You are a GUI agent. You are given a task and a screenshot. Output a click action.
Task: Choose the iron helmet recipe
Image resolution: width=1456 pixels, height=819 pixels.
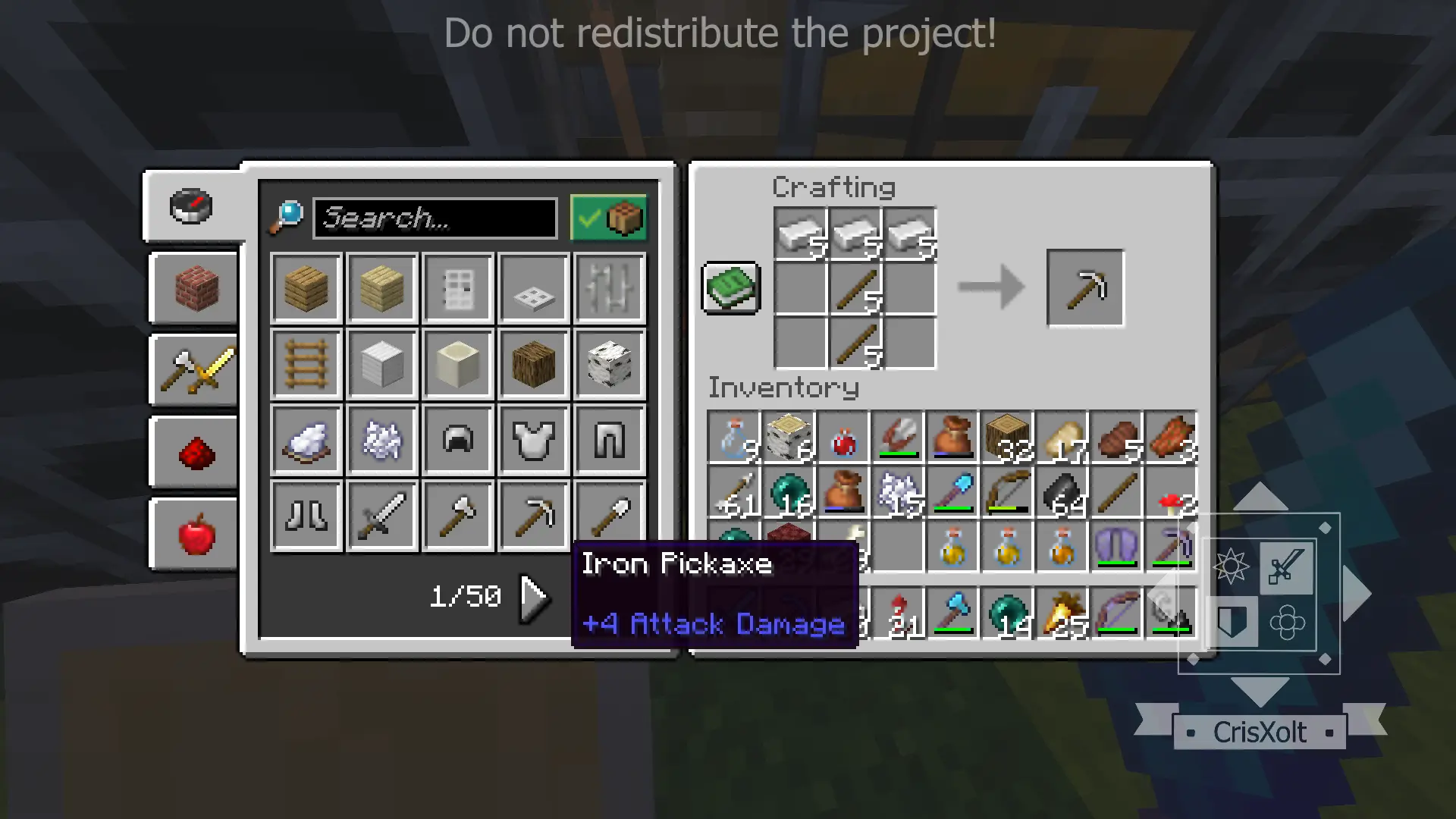coord(458,440)
